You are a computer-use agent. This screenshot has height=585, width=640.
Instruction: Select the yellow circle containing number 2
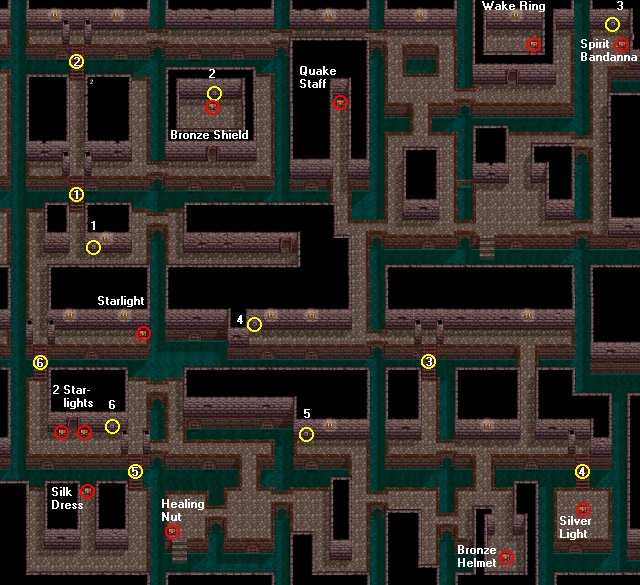tap(77, 61)
